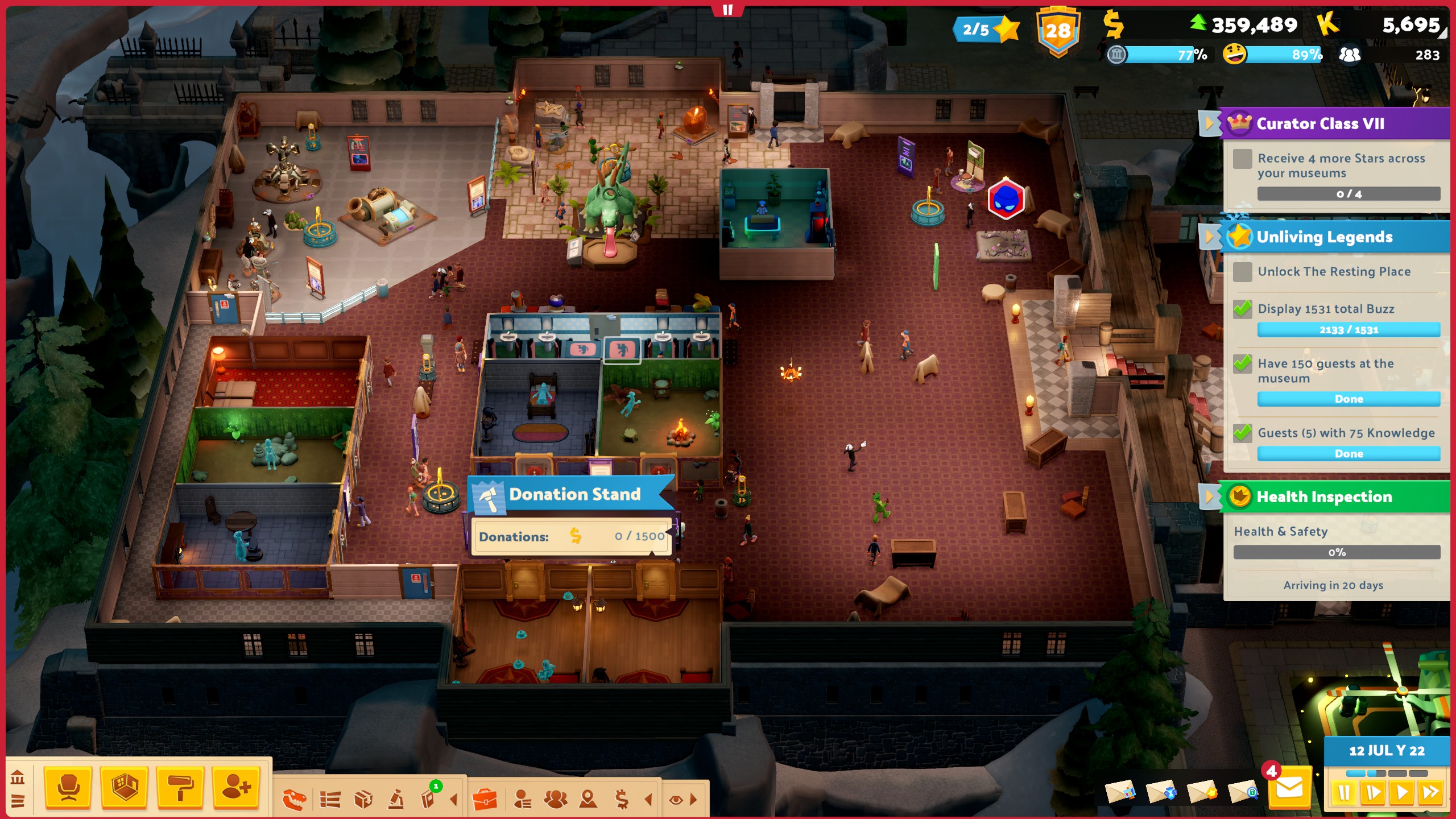The height and width of the screenshot is (819, 1456).
Task: Select the paint roller decoration tool
Action: click(180, 788)
